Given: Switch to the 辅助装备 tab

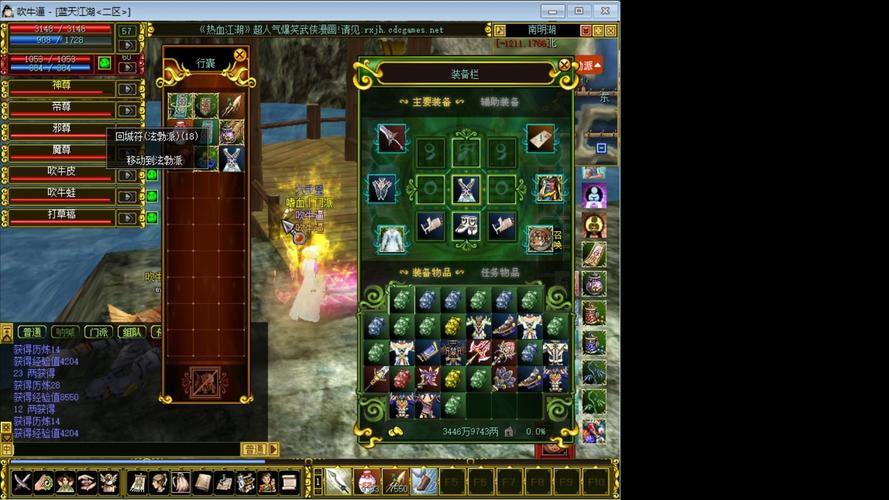Looking at the screenshot, I should coord(499,102).
